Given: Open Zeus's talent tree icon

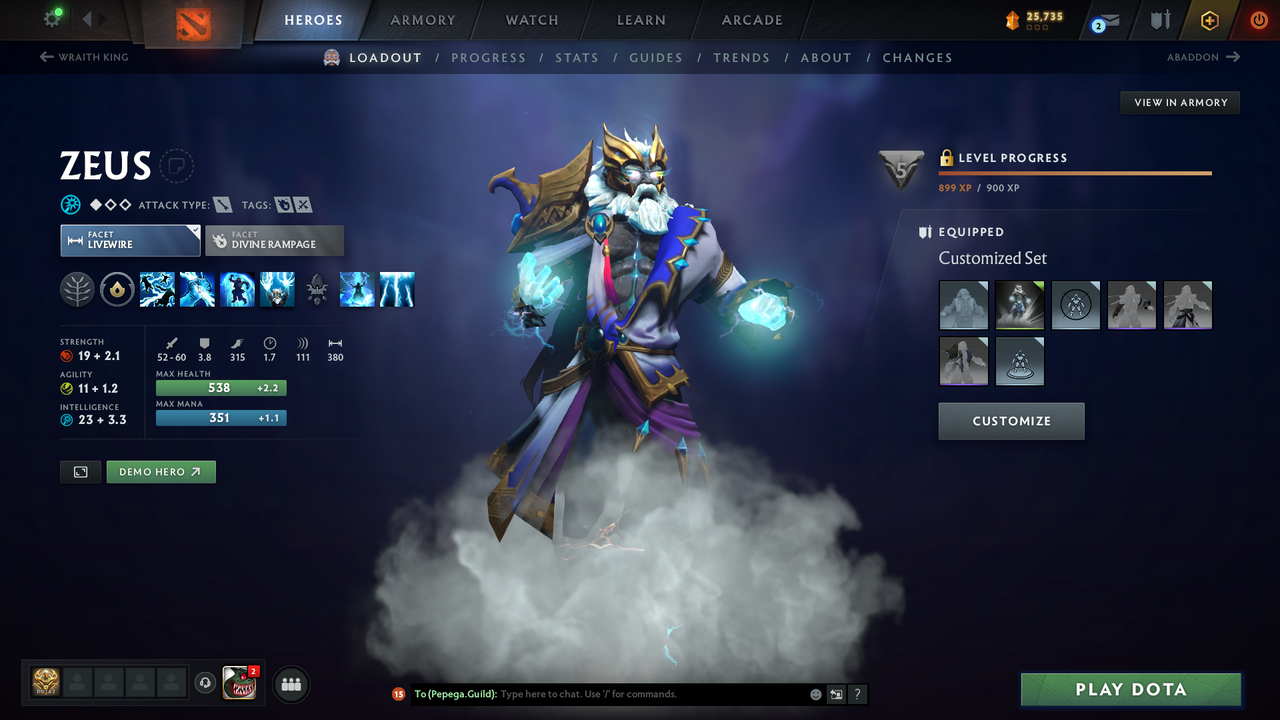Looking at the screenshot, I should tap(77, 289).
